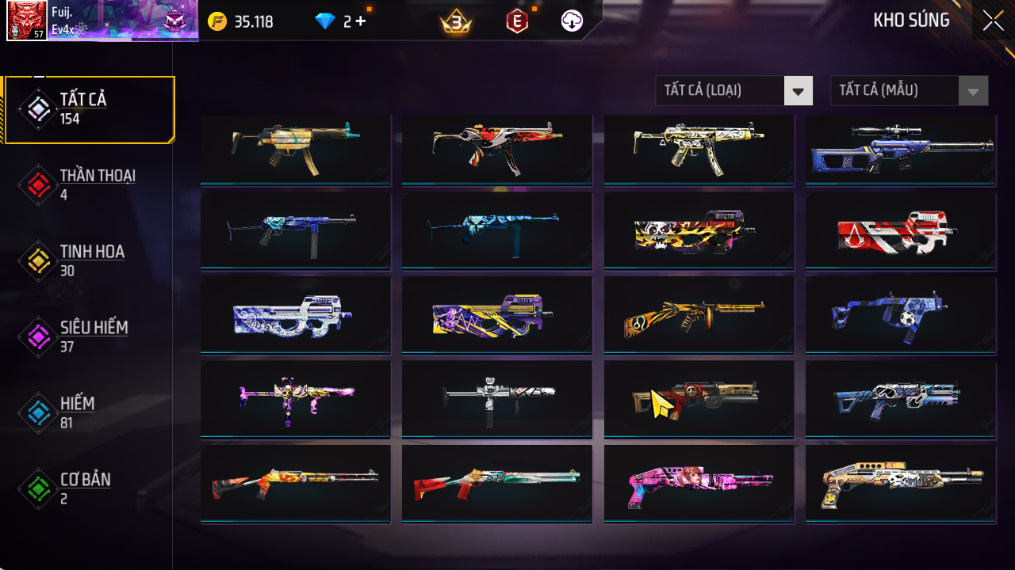
Task: Select the blue soccer ball SMG skin
Action: [901, 316]
